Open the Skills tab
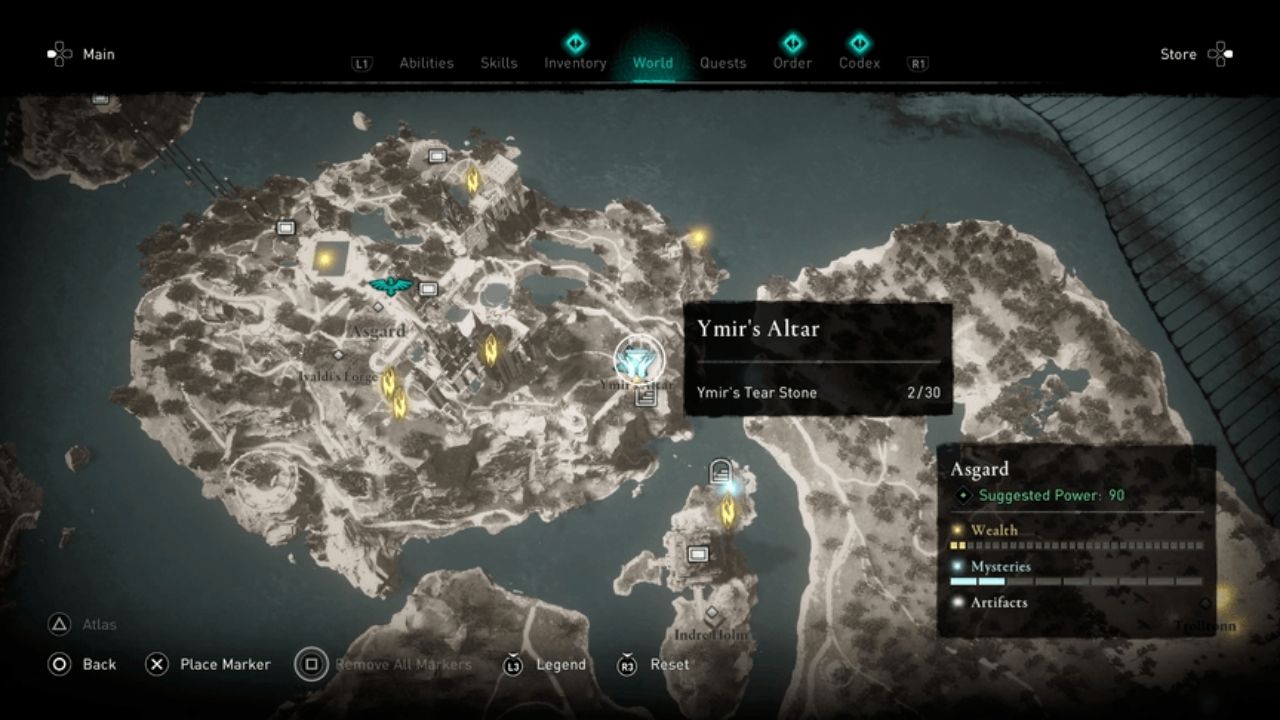 pyautogui.click(x=498, y=63)
